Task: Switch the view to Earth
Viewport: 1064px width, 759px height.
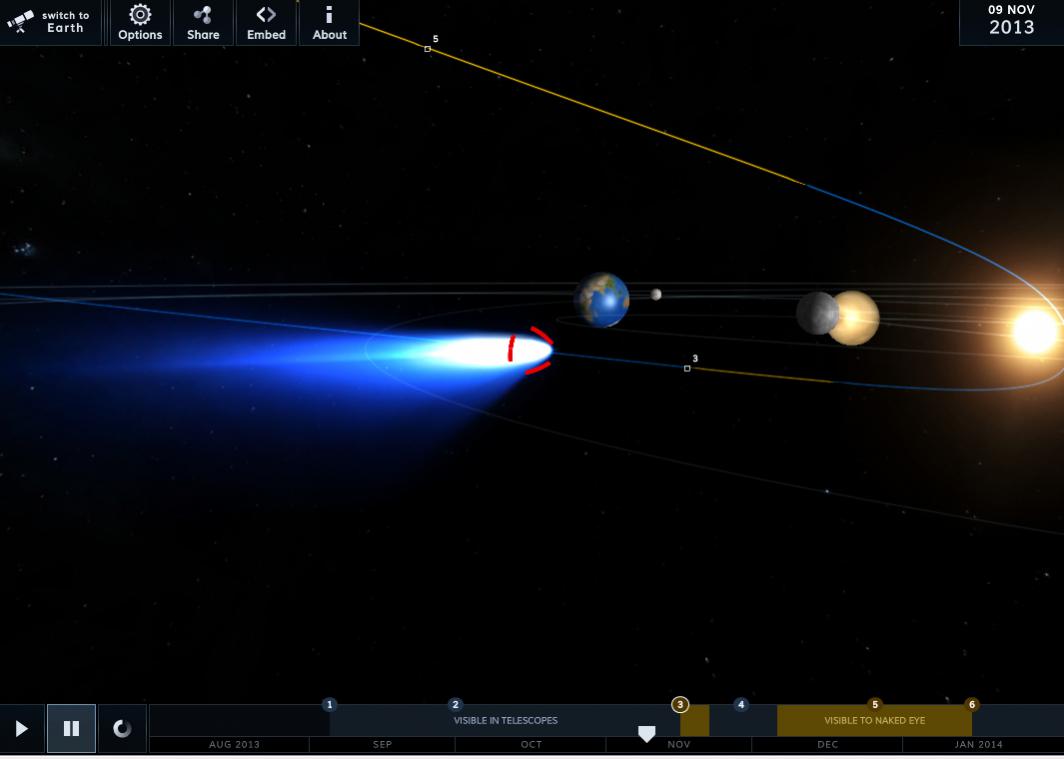Action: [50, 22]
